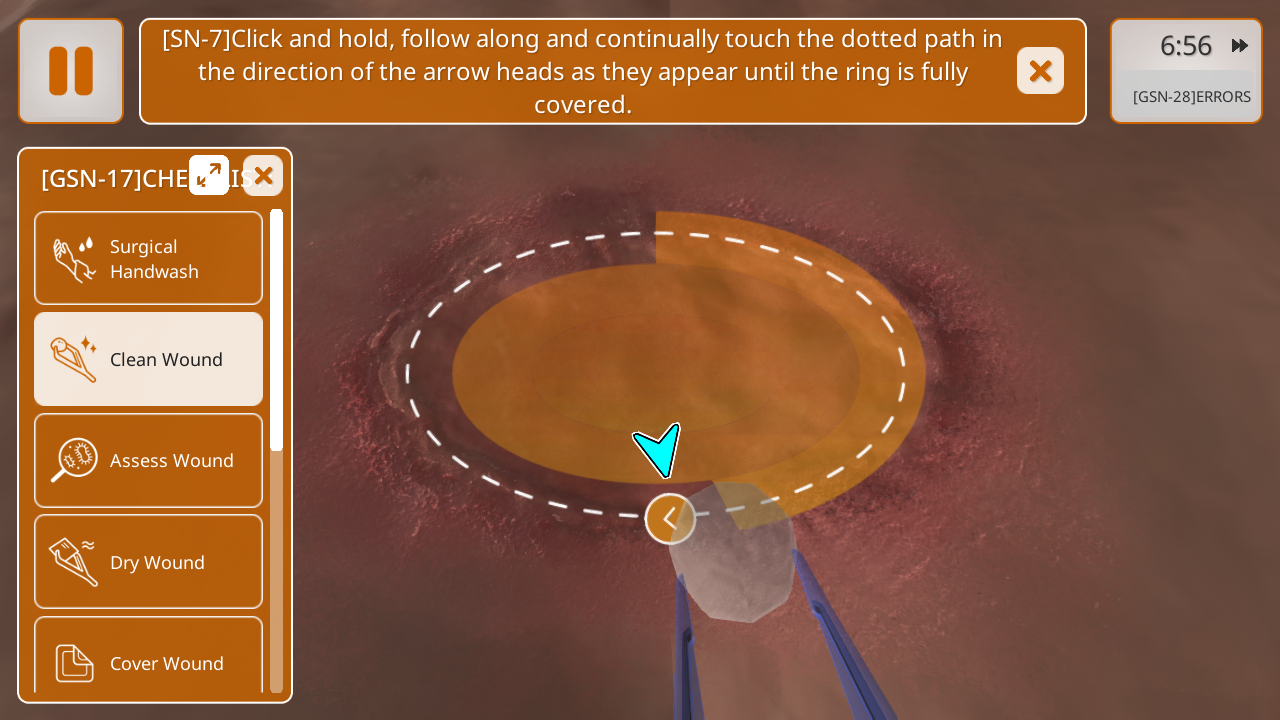This screenshot has width=1280, height=720.
Task: Fast-forward the timer with the double arrow
Action: pos(1240,45)
